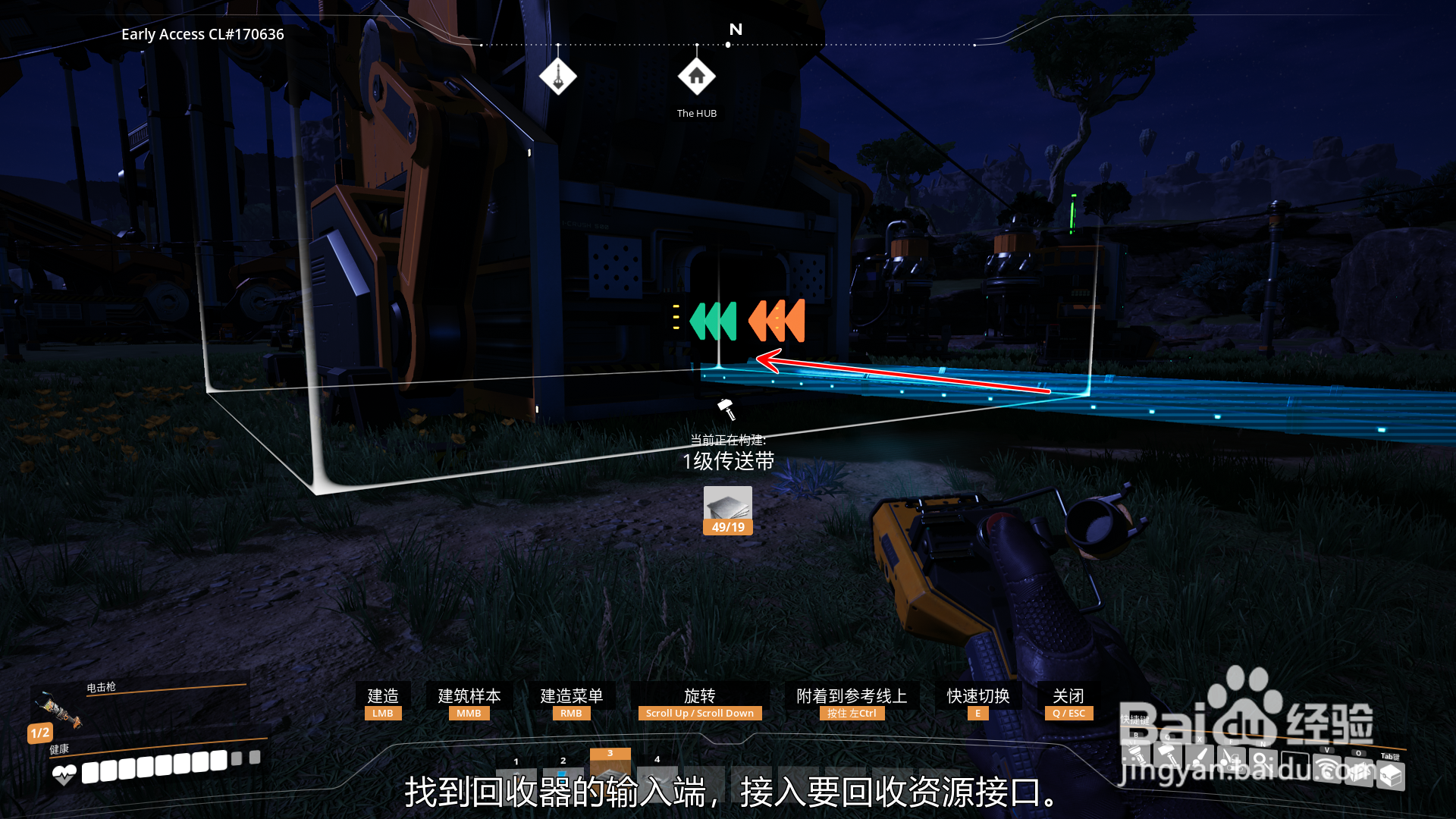The image size is (1456, 819).
Task: Open the map icon bound to O
Action: [x=1359, y=772]
